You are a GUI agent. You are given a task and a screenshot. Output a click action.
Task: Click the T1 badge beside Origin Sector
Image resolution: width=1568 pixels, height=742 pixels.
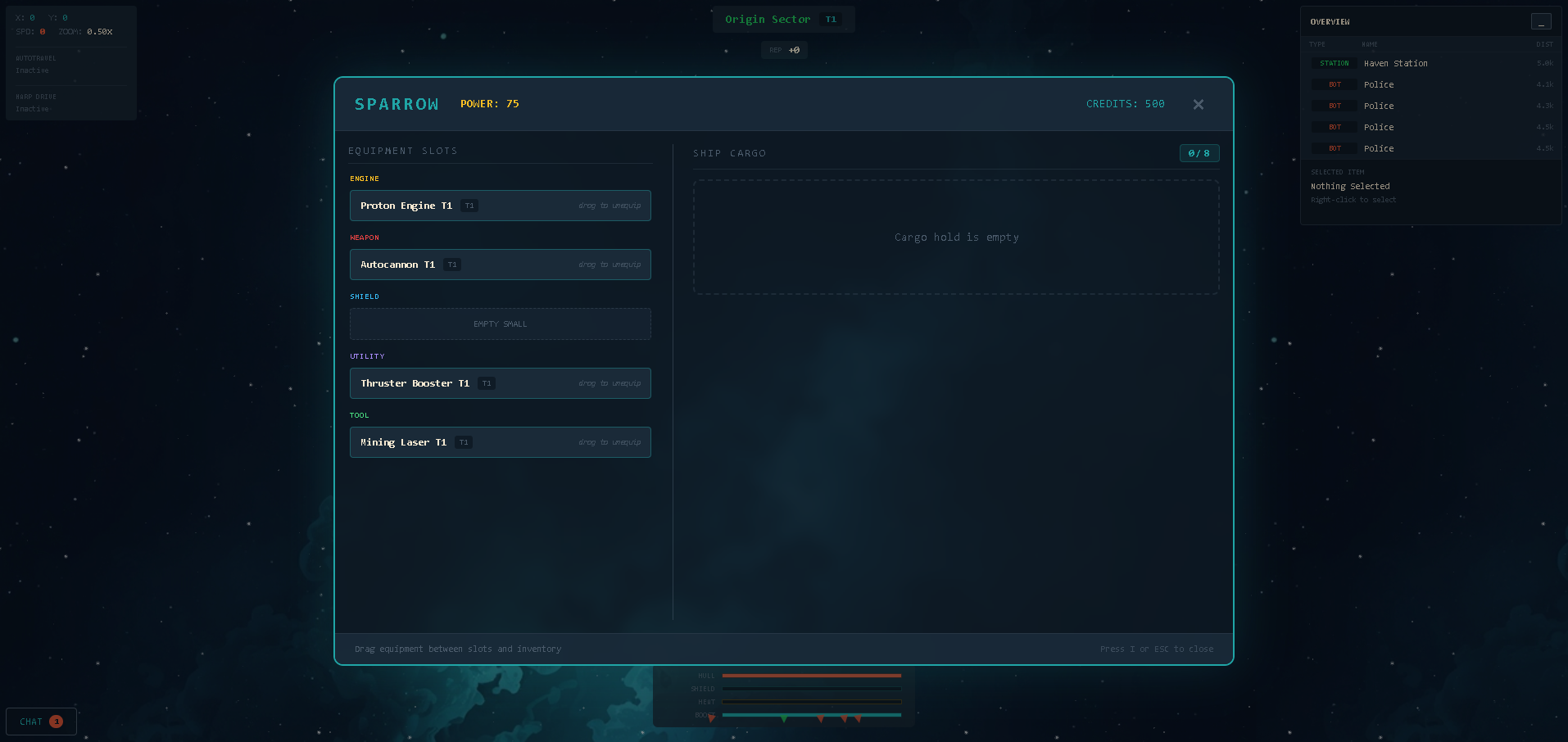[832, 19]
